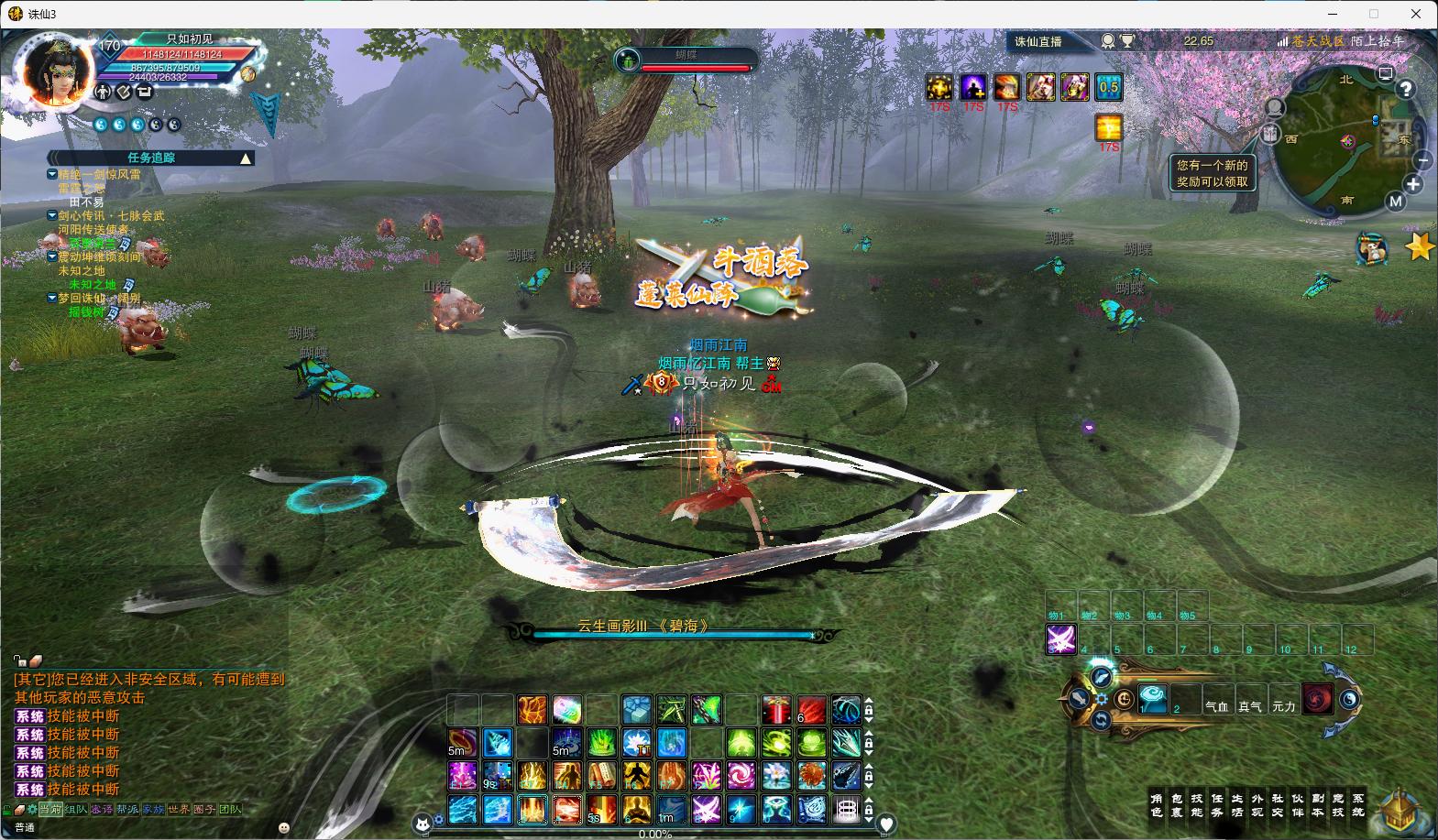Viewport: 1438px width, 840px height.
Task: Open the 系统 system menu
Action: [1357, 805]
